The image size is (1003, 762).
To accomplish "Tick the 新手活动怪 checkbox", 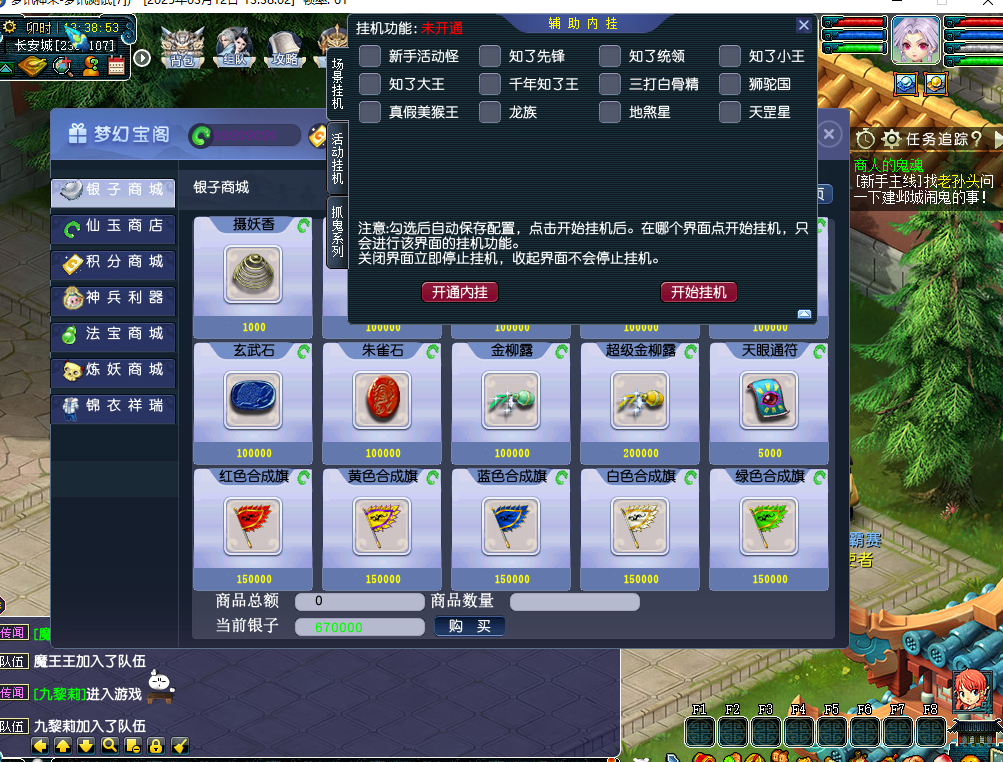I will [x=370, y=56].
